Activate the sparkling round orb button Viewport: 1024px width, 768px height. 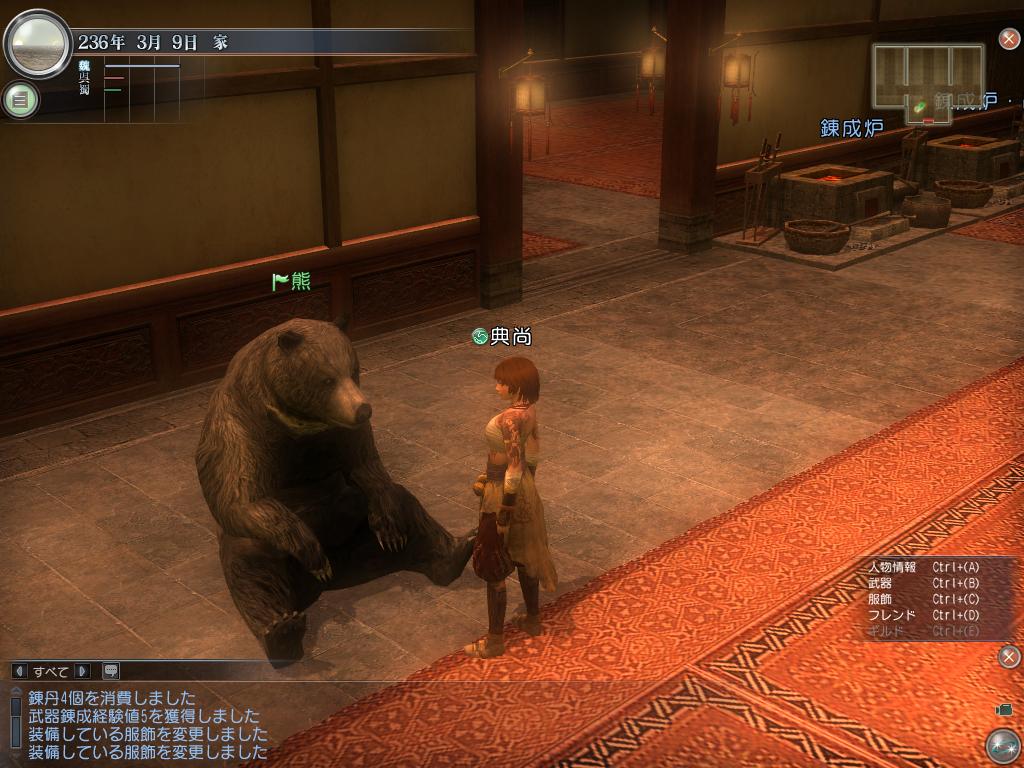click(x=1002, y=746)
